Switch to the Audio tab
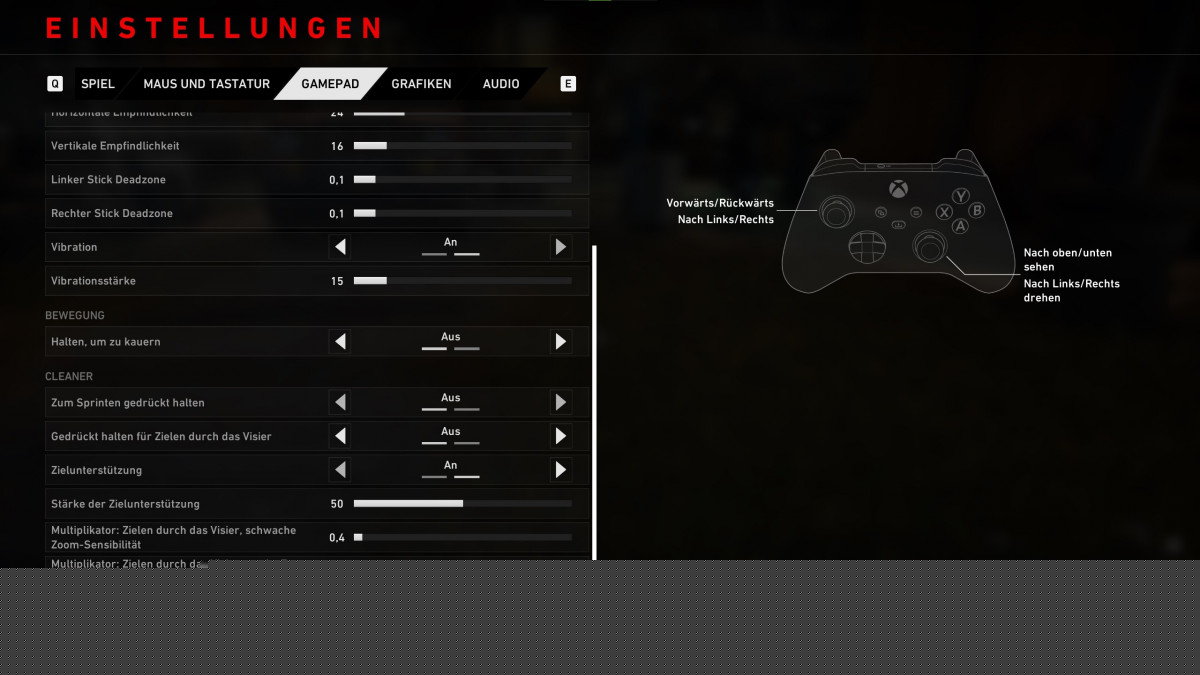Screen dimensions: 1200x675 [x=501, y=84]
